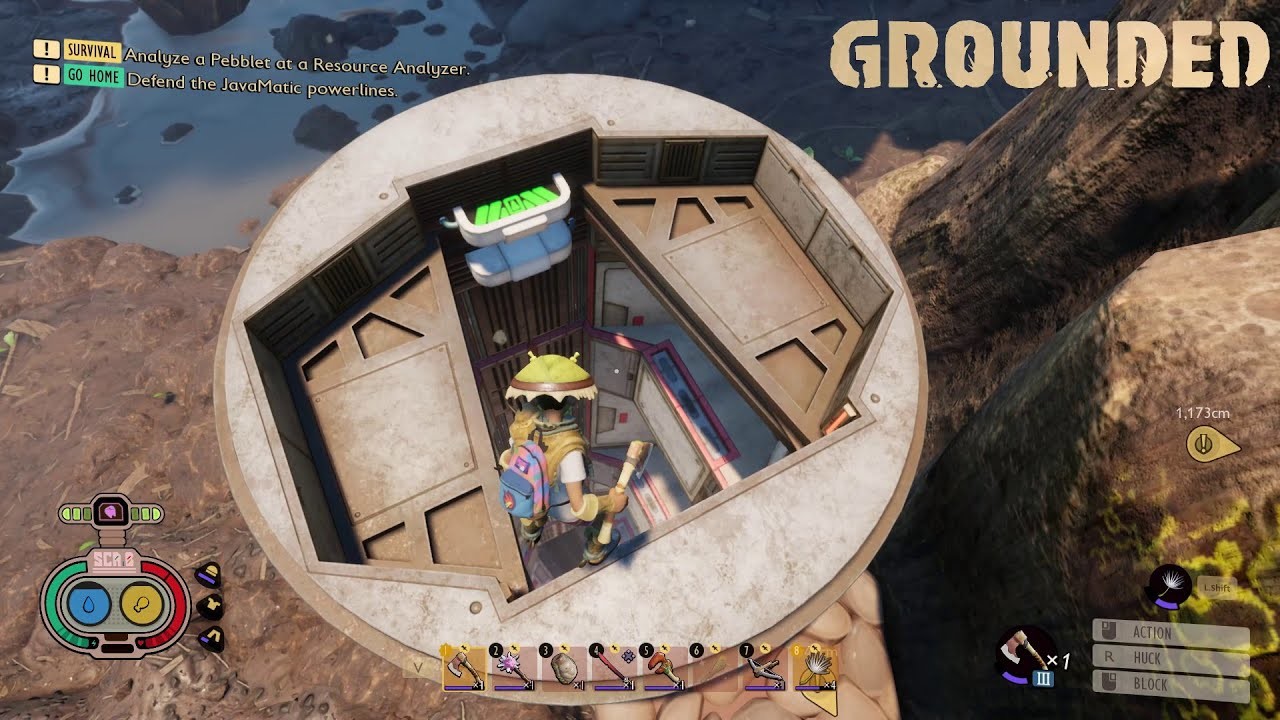1280x720 pixels.
Task: Click the leg armor status icon
Action: pos(209,637)
